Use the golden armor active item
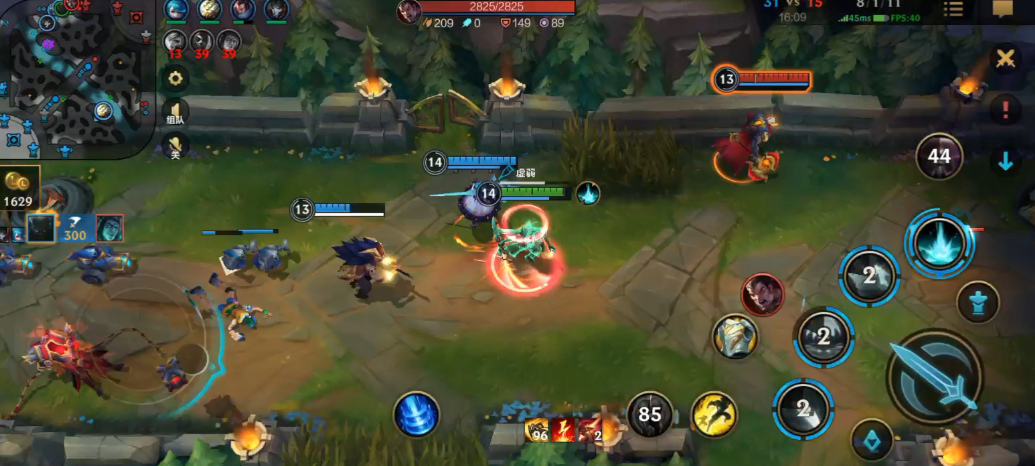Viewport: 1035px width, 466px height. 735,336
